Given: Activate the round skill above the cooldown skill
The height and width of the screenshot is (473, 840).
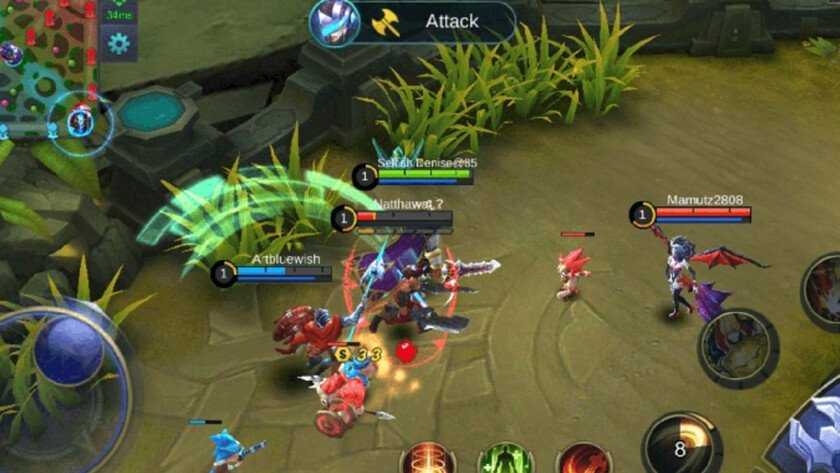Looking at the screenshot, I should pos(738,347).
